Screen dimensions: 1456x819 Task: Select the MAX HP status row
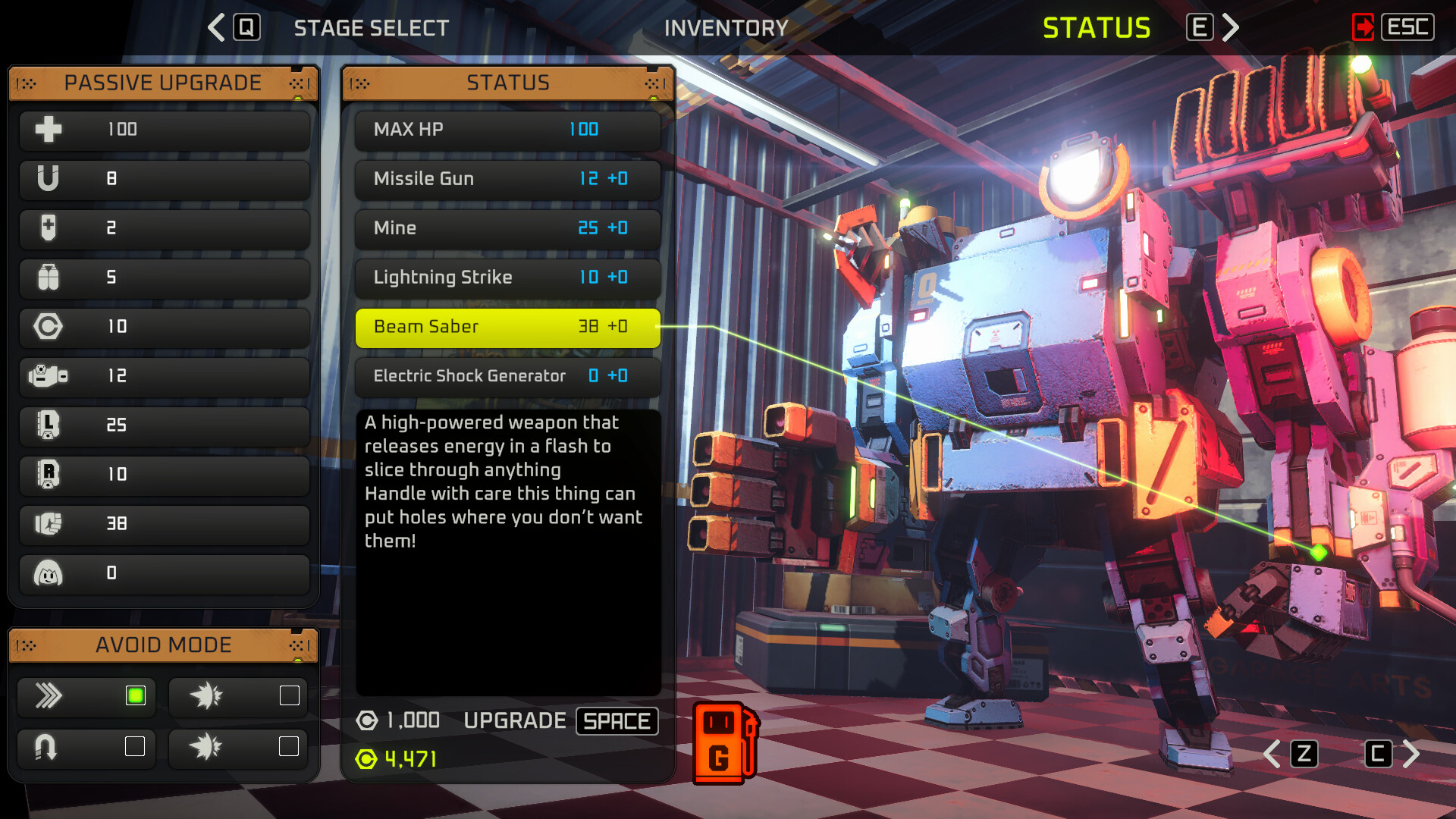pyautogui.click(x=507, y=130)
